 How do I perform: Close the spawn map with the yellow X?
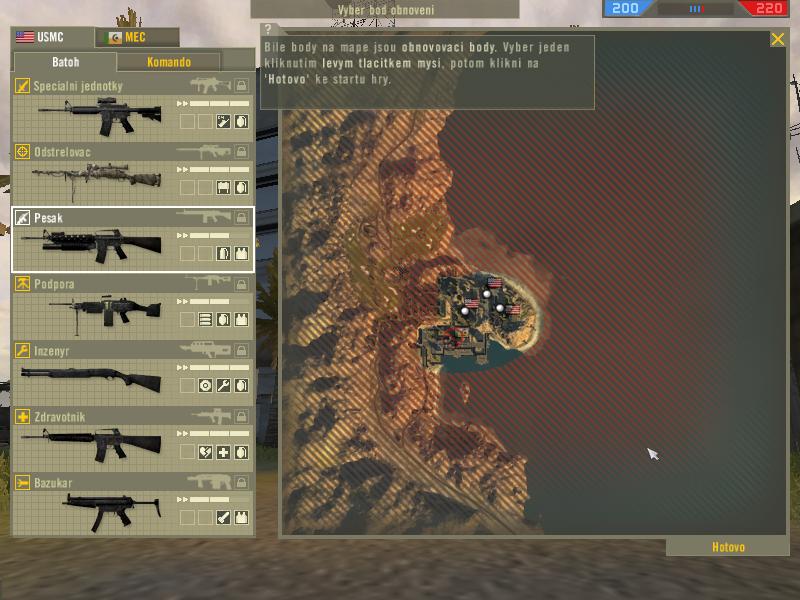[x=777, y=40]
